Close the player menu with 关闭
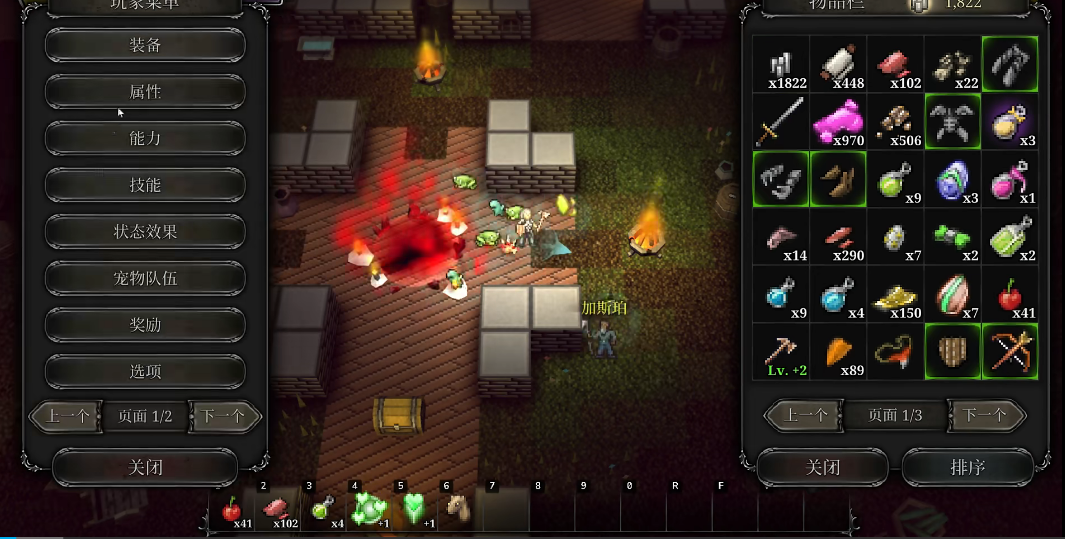This screenshot has width=1065, height=539. 145,467
